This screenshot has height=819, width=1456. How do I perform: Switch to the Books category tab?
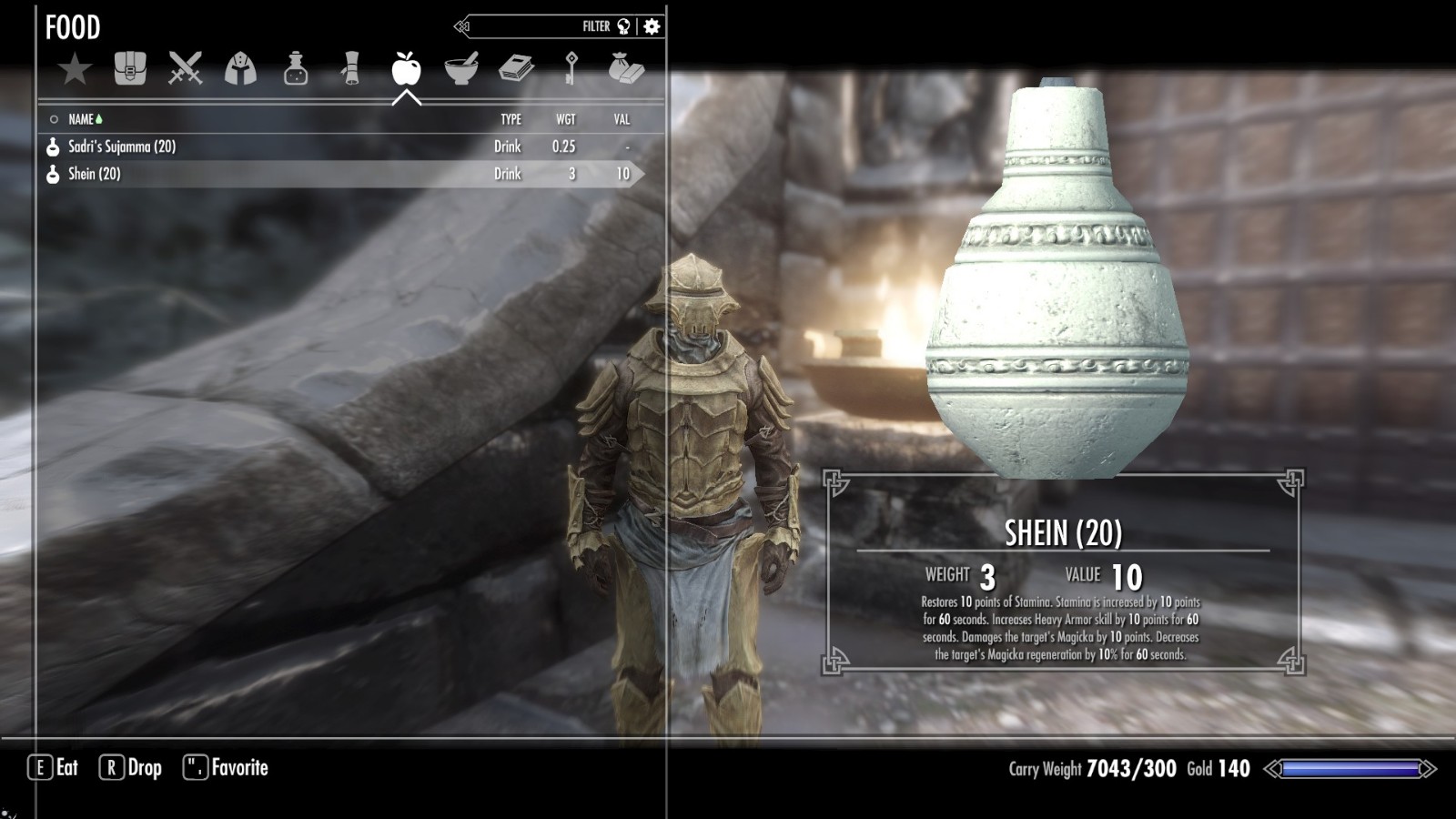click(516, 69)
